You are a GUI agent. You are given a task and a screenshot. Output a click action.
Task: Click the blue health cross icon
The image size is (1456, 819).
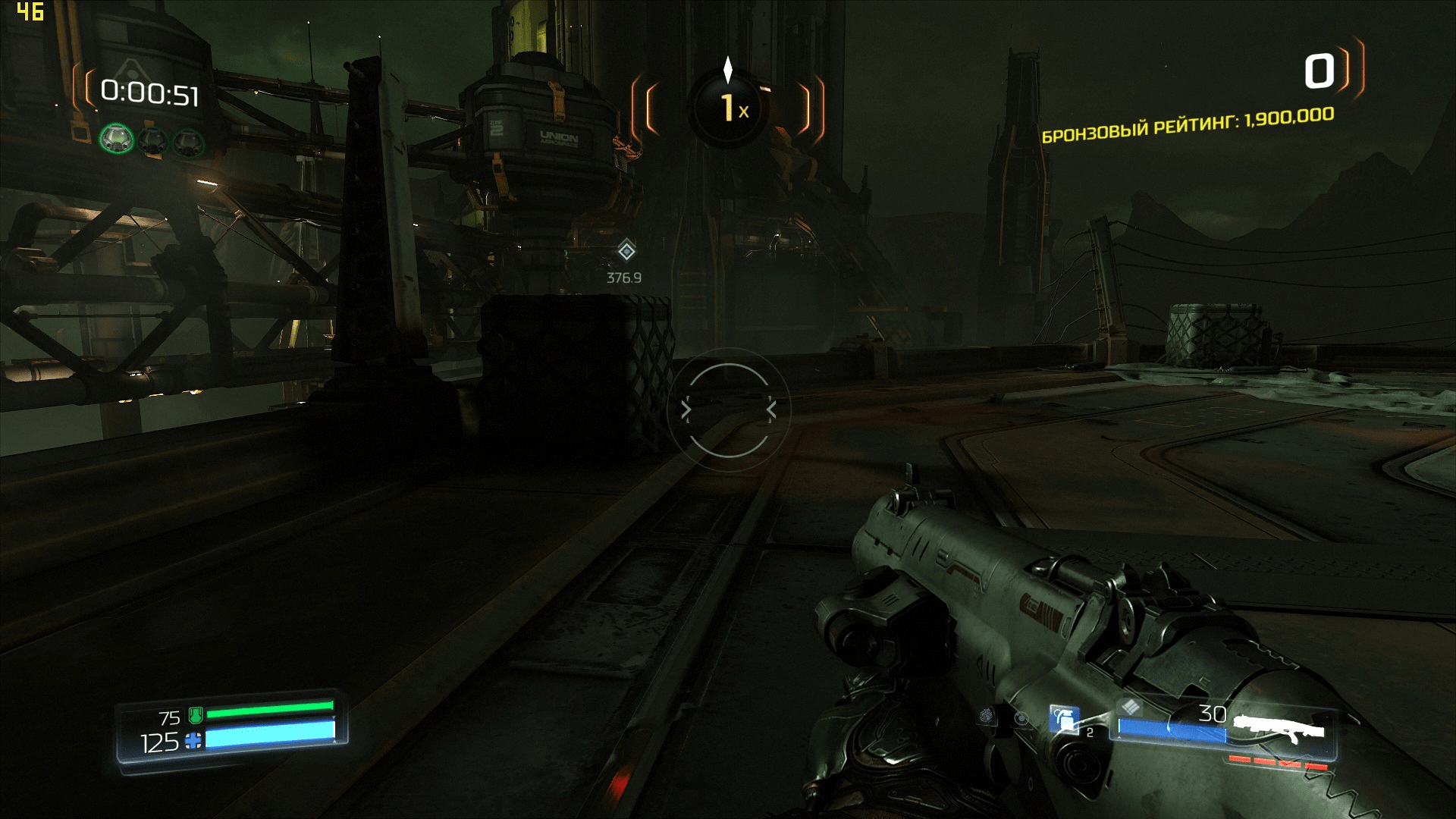tap(193, 741)
